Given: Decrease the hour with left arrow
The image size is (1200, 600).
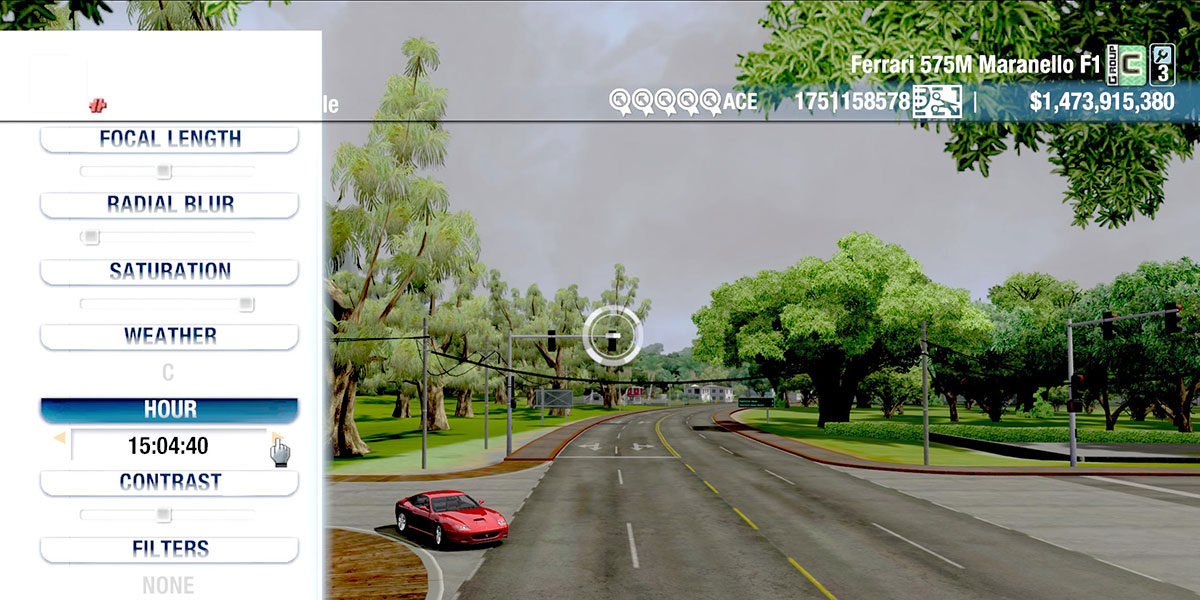Looking at the screenshot, I should [x=60, y=438].
